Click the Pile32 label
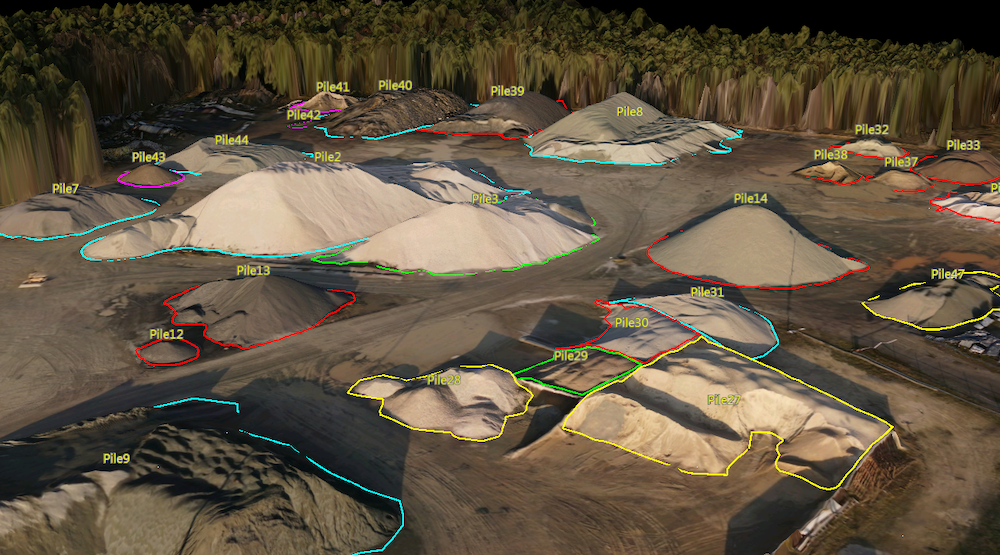1000x555 pixels. coord(871,130)
